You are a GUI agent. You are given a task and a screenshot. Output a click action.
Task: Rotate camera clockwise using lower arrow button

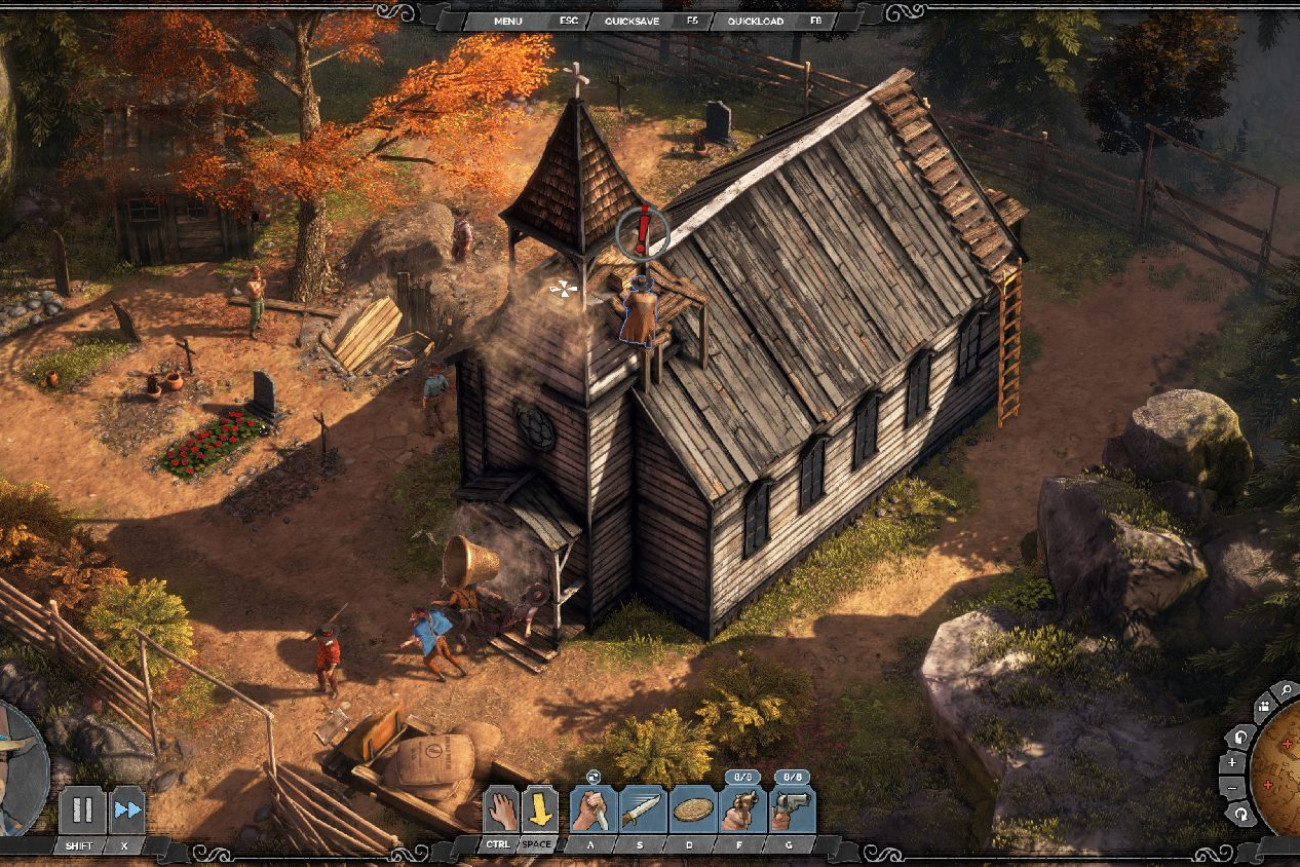click(1243, 814)
